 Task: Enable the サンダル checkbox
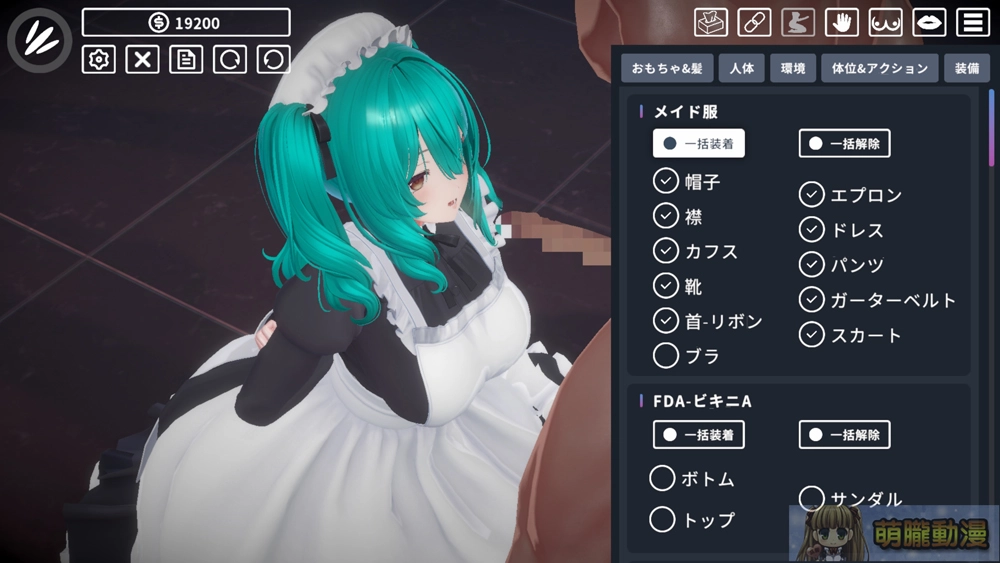[x=812, y=498]
